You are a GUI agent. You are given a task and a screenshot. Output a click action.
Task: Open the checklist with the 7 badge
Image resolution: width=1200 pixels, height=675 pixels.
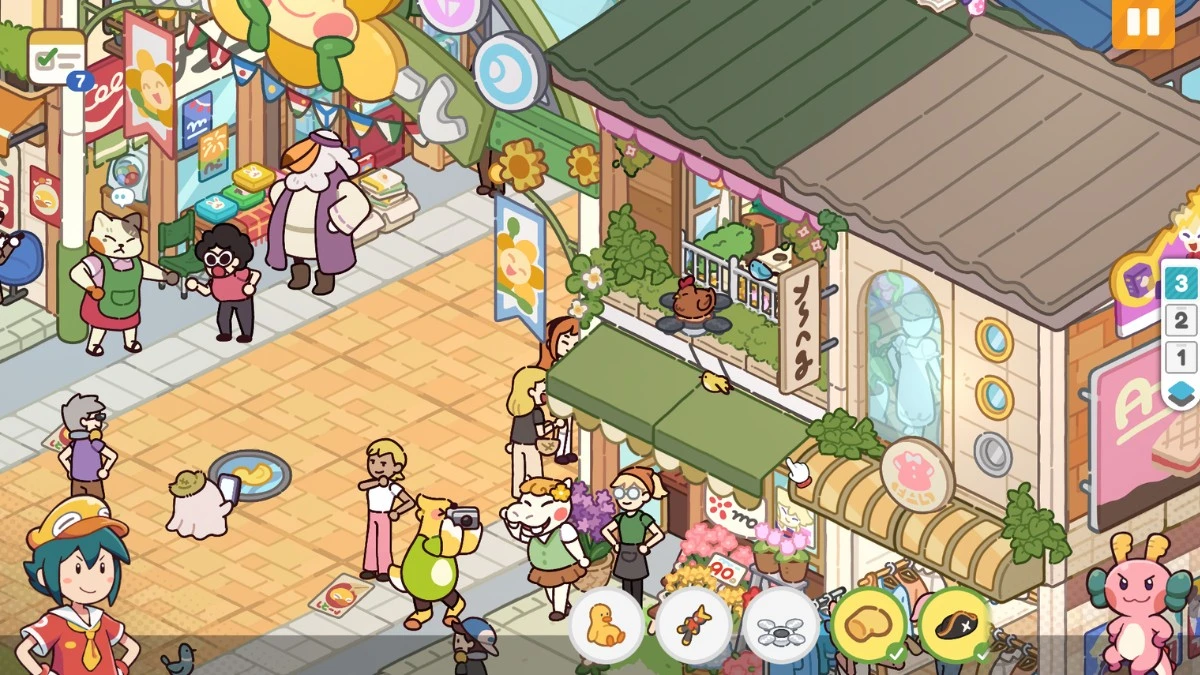pyautogui.click(x=56, y=57)
